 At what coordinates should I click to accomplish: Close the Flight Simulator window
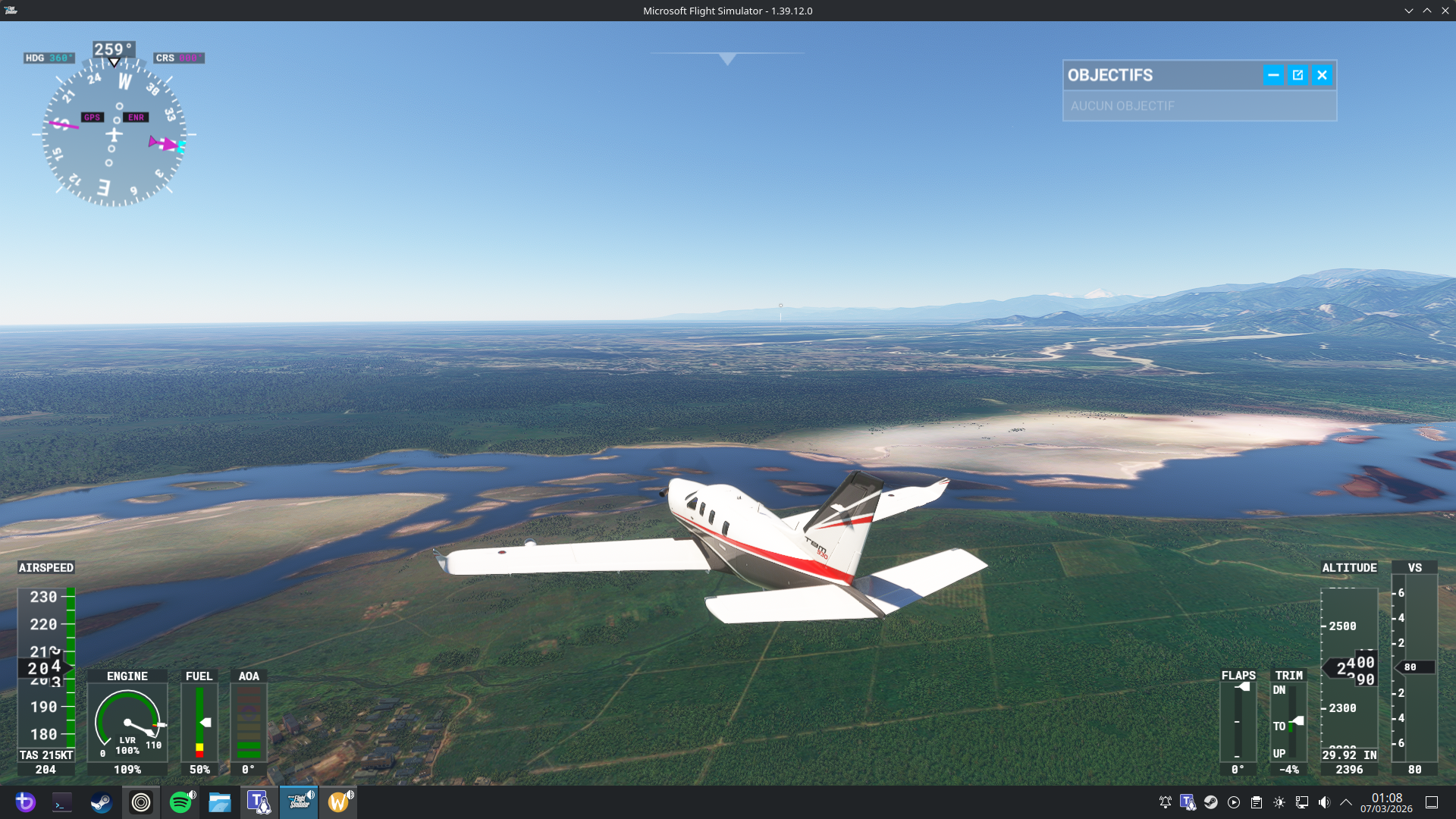tap(1445, 11)
